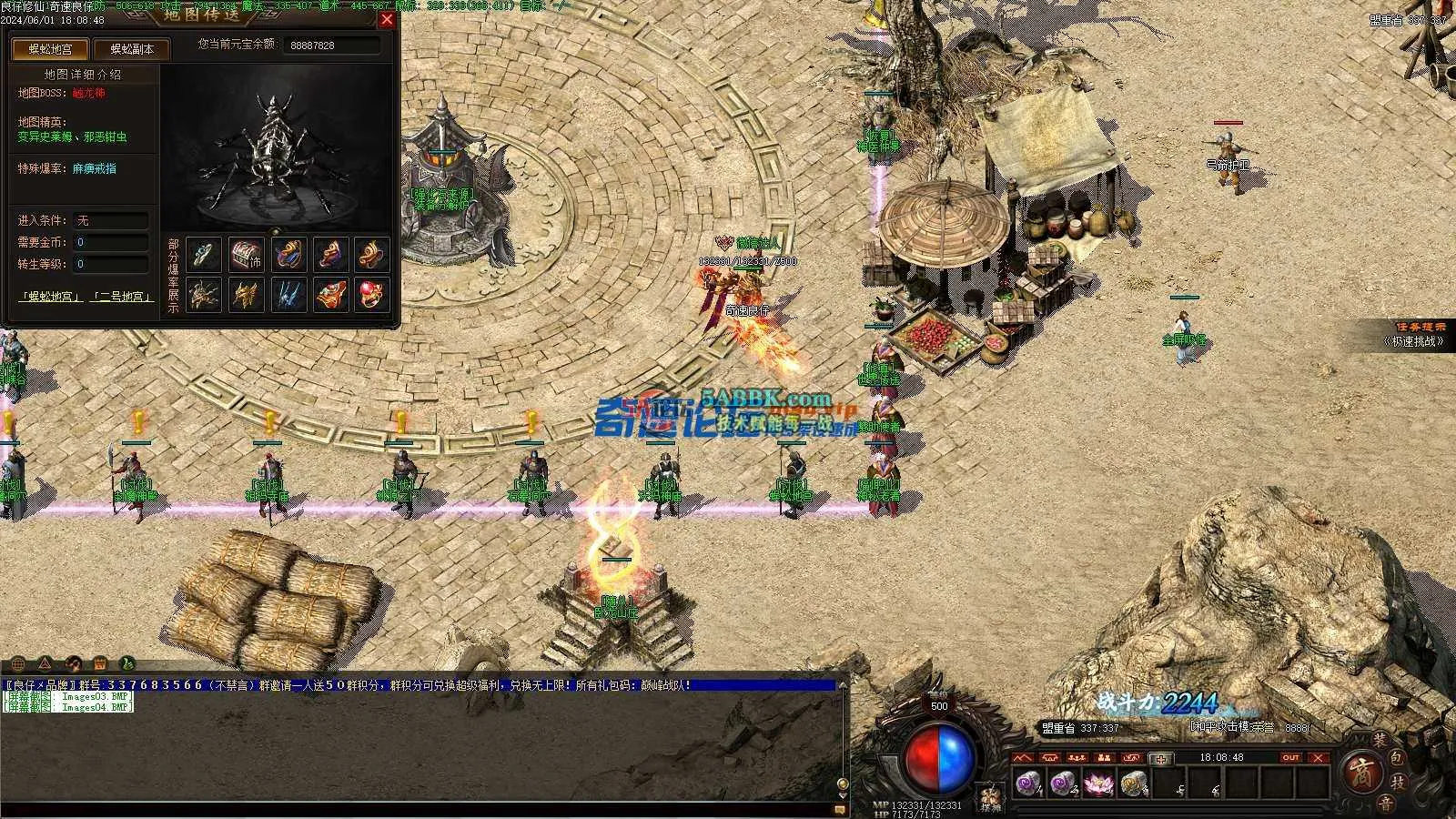This screenshot has width=1456, height=819.
Task: View the red orb ring drop
Action: click(x=371, y=293)
